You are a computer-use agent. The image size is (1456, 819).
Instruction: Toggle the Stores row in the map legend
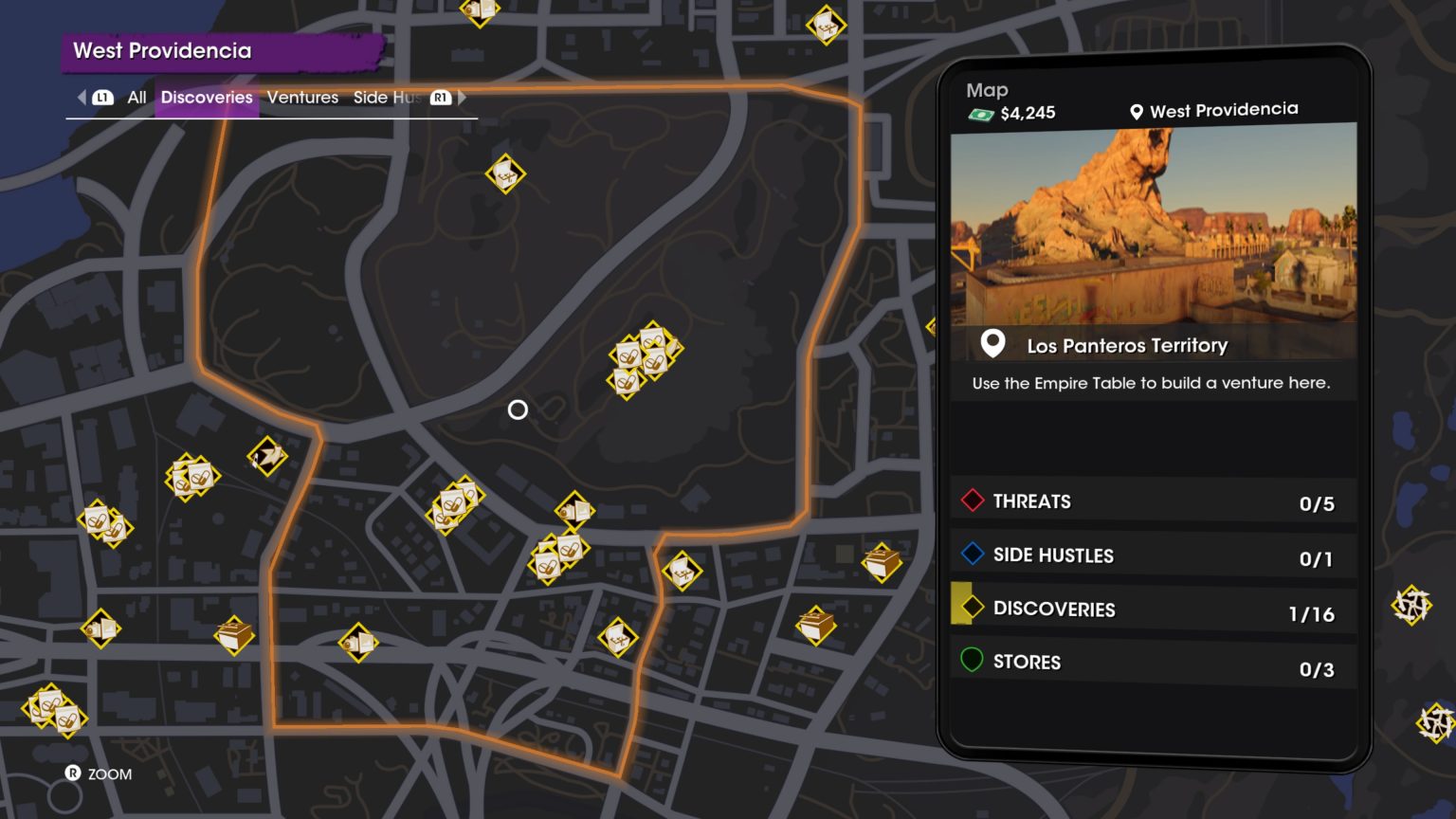[x=1152, y=662]
